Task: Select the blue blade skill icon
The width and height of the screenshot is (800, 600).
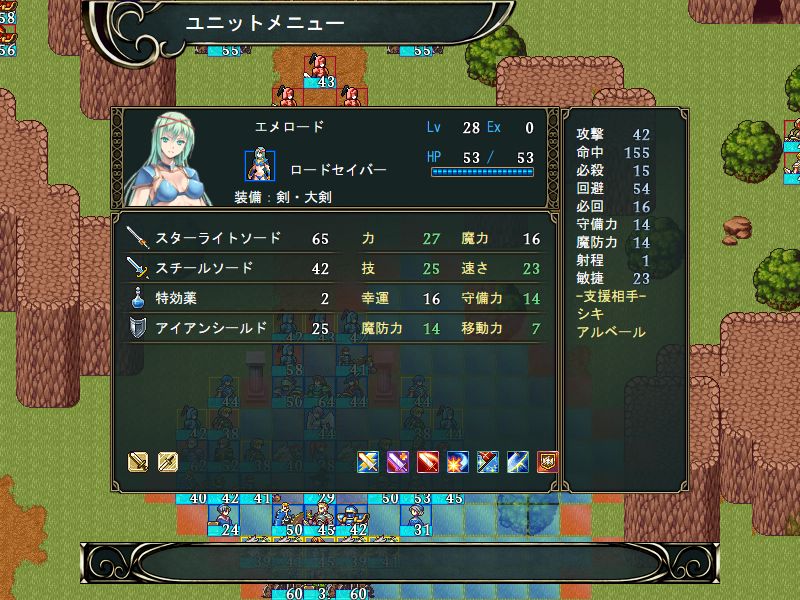Action: pyautogui.click(x=518, y=462)
